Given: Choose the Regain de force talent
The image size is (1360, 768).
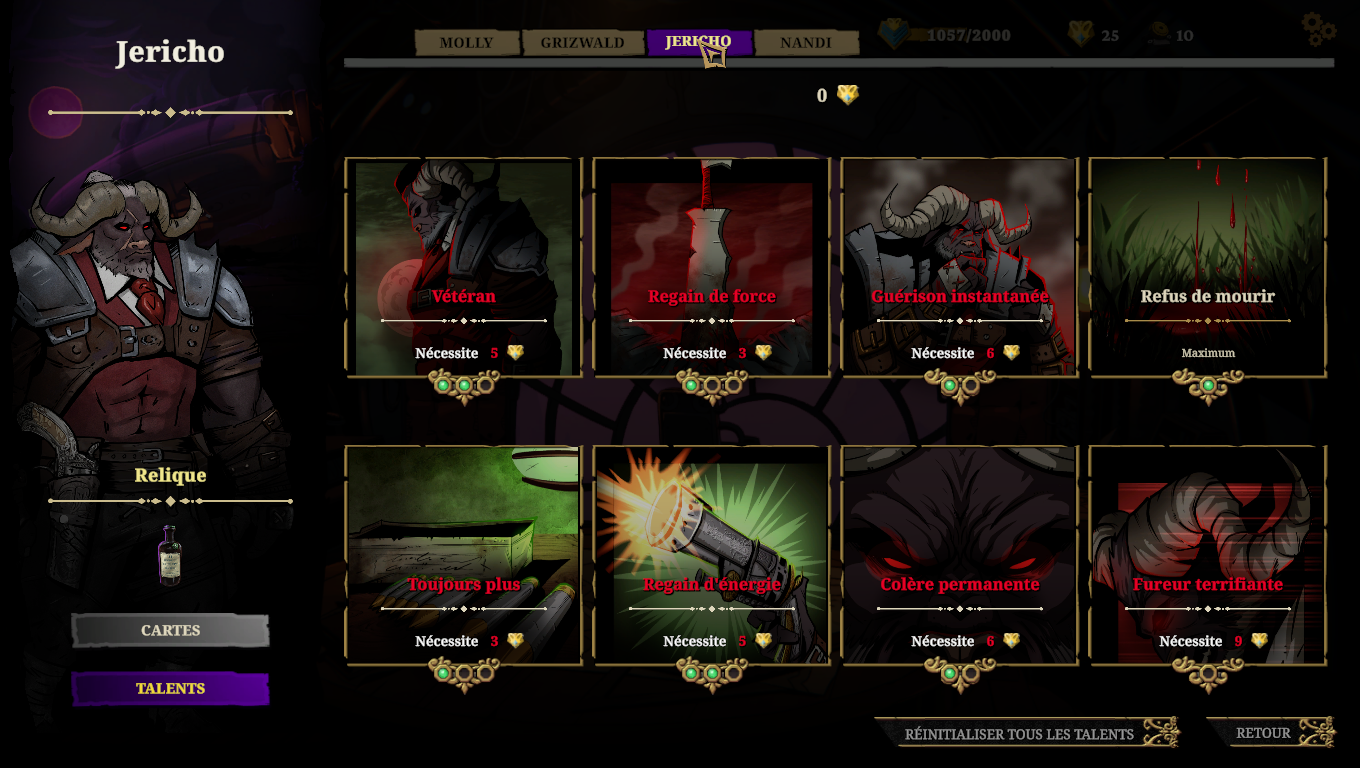Looking at the screenshot, I should pos(712,268).
